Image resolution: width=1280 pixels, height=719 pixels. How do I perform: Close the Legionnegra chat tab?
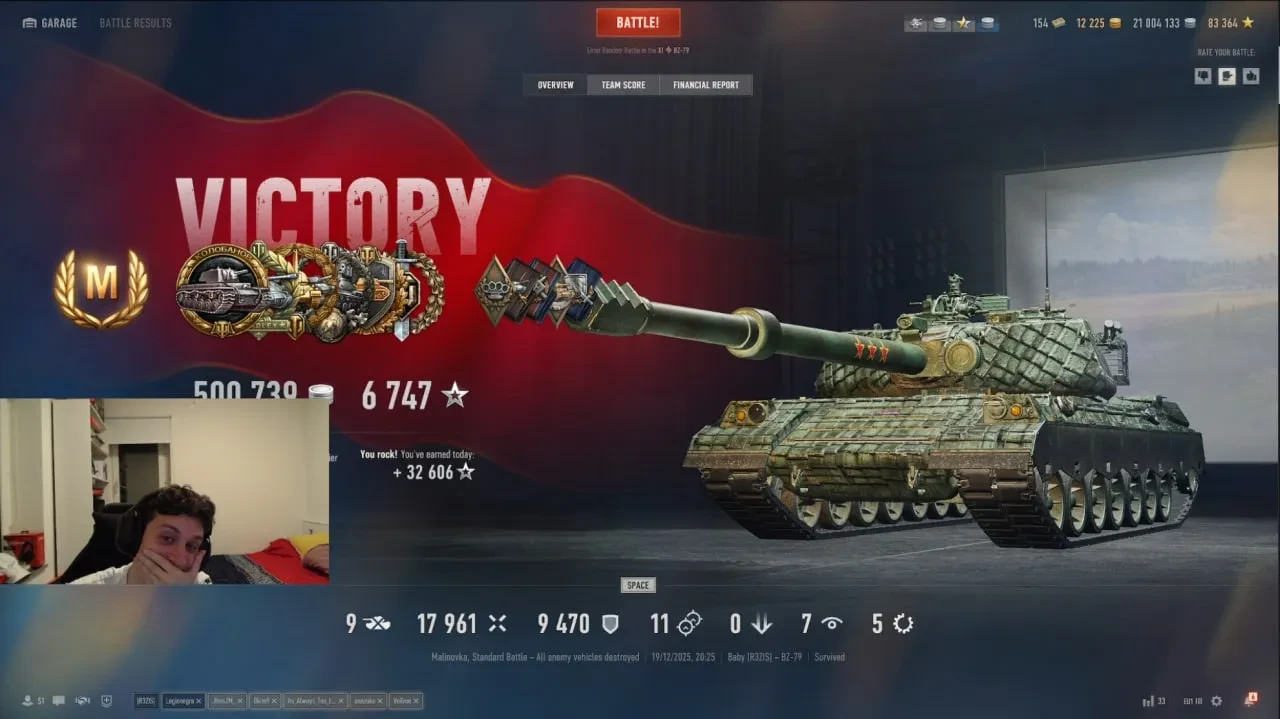(x=199, y=701)
